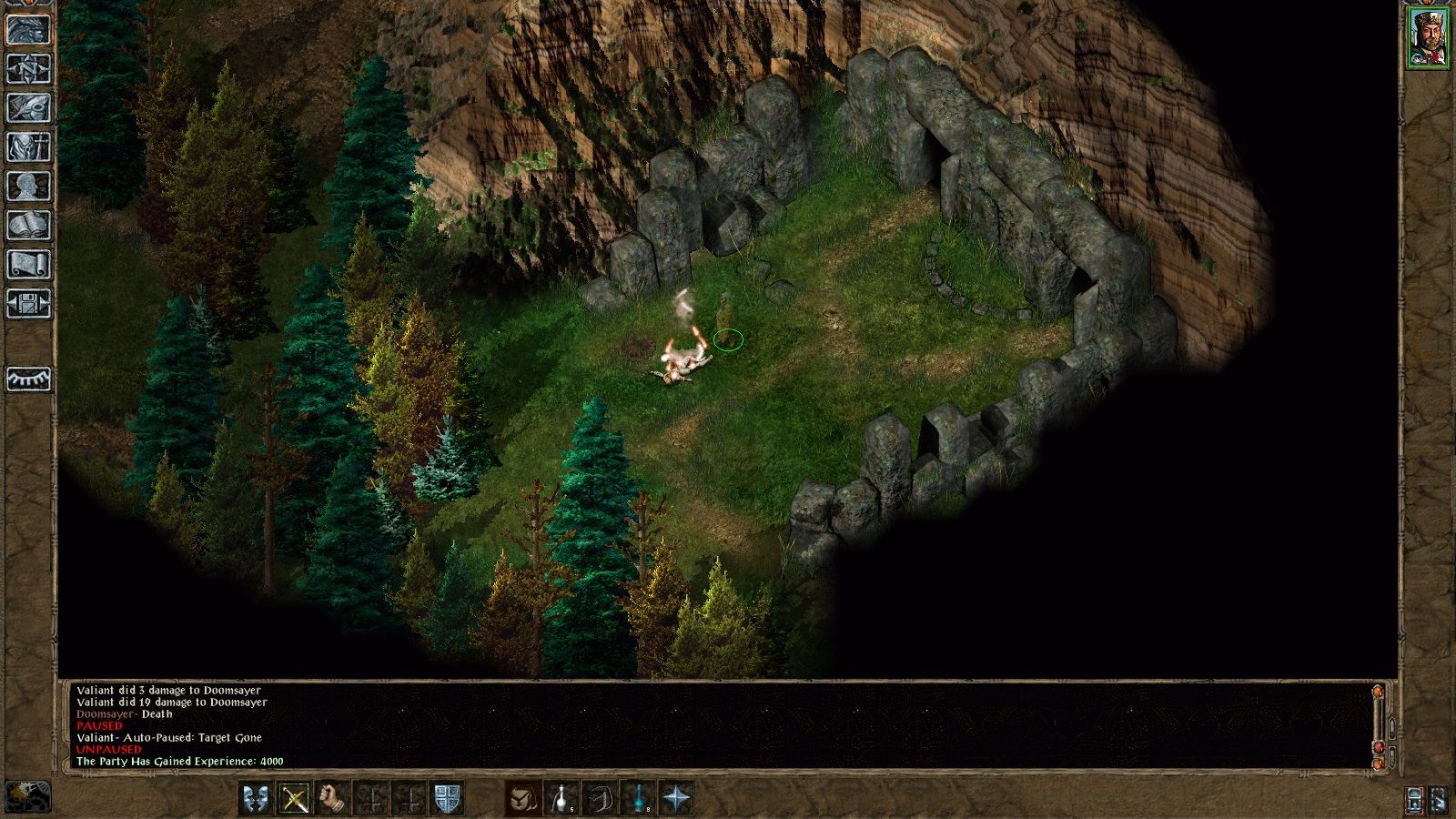Open the area map via the compass icon
The height and width of the screenshot is (819, 1456).
tap(27, 66)
